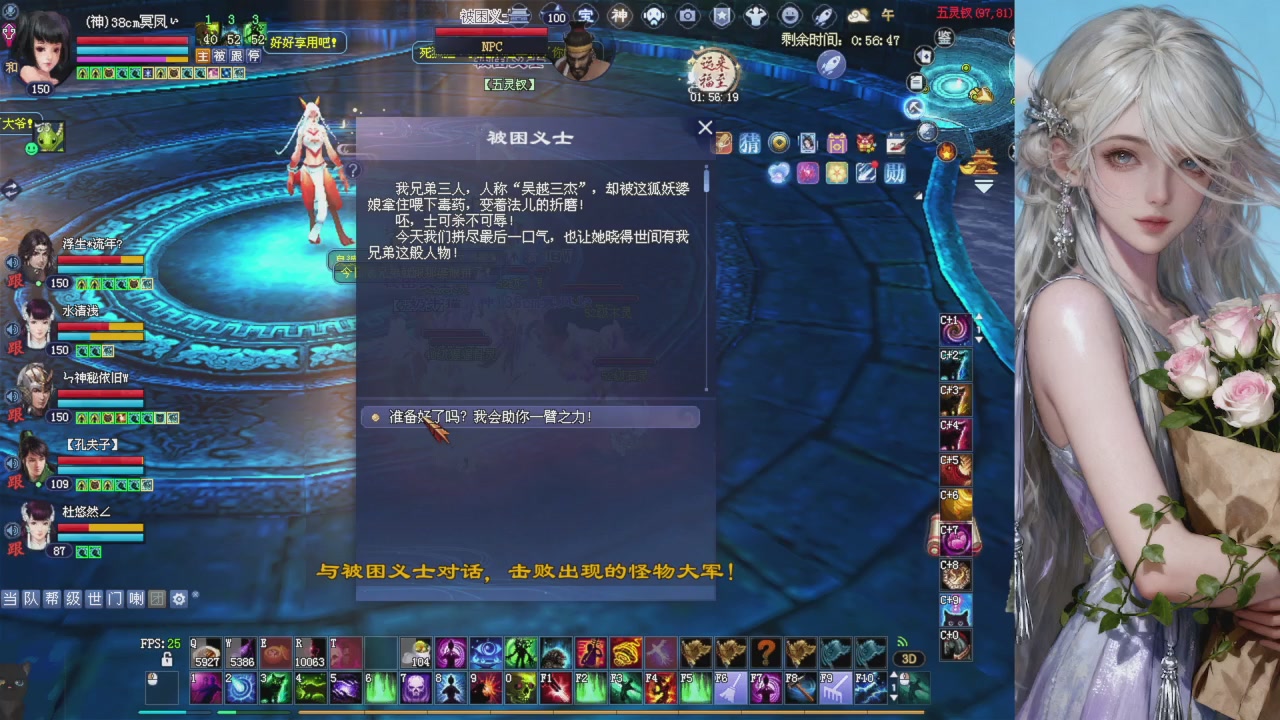Open the chat settings gear icon

(178, 599)
